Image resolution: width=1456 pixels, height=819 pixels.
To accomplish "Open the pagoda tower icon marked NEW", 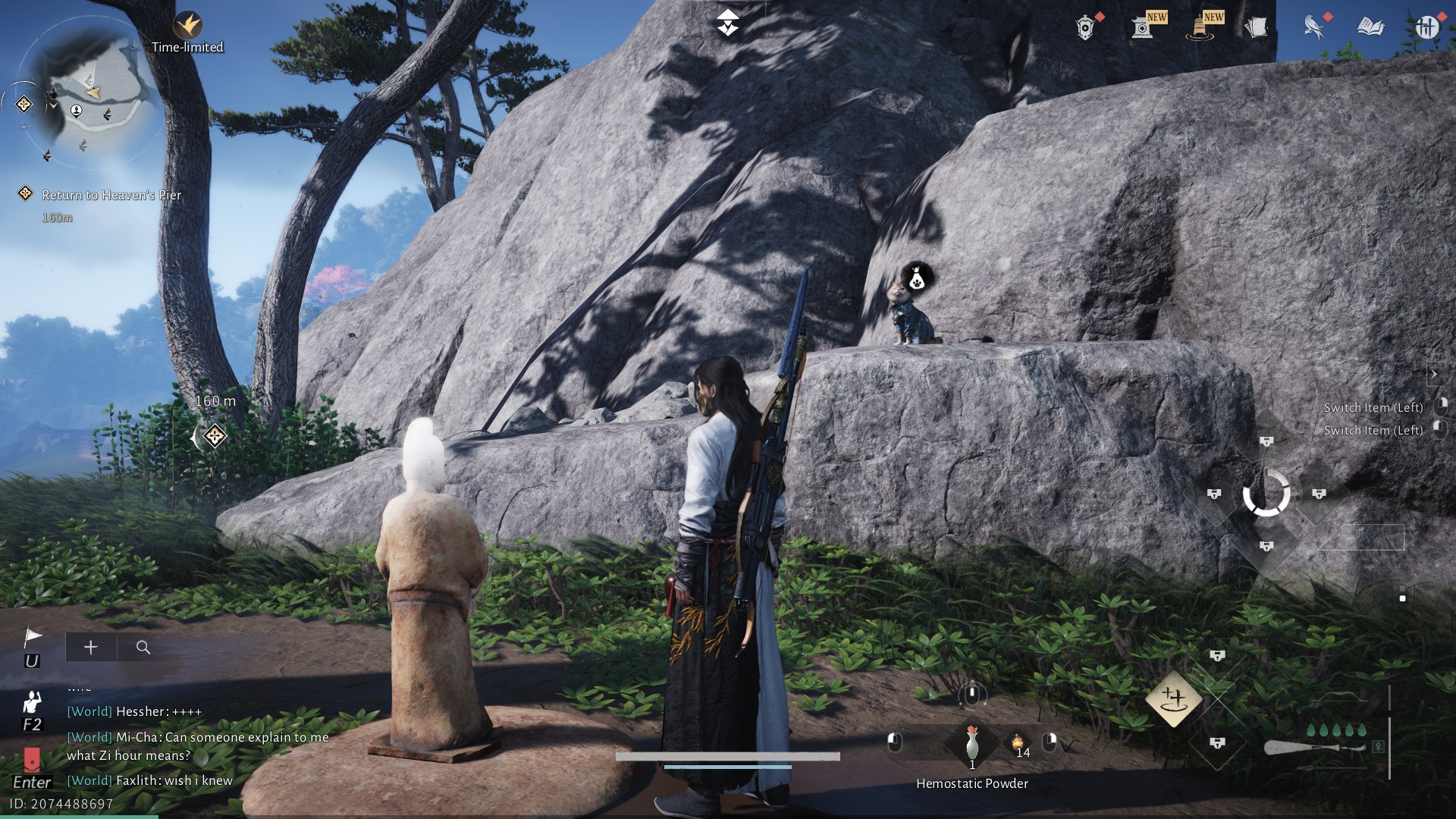I will (1199, 28).
